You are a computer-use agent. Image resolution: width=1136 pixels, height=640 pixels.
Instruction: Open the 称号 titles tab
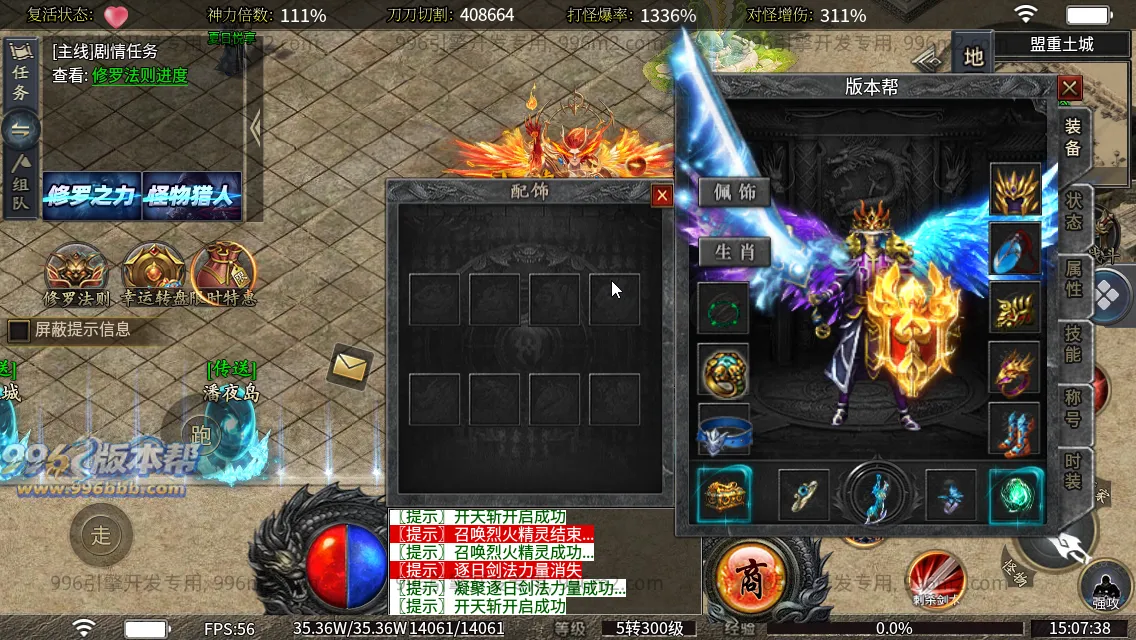point(1073,409)
